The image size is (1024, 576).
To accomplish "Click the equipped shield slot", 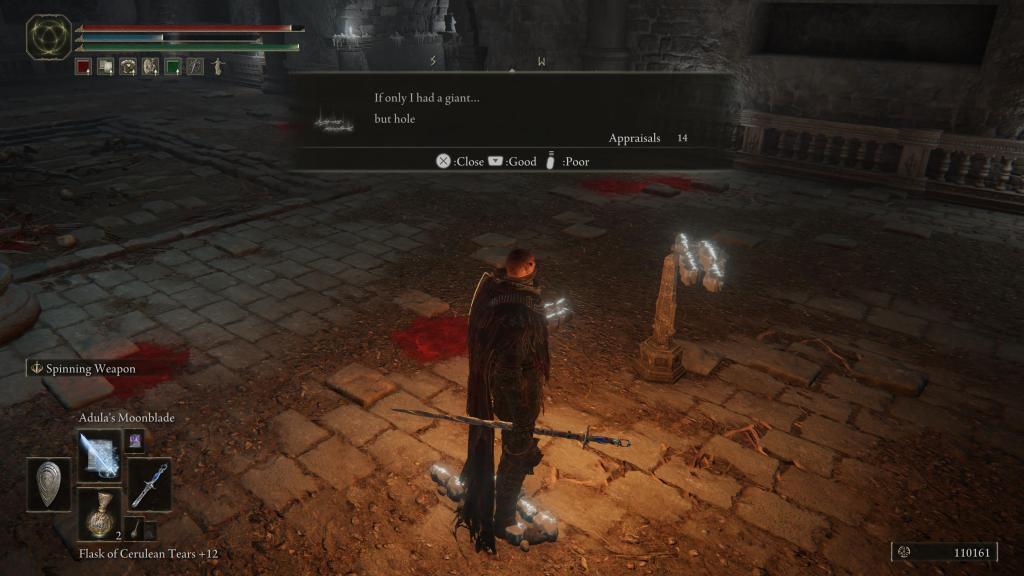I will [x=49, y=484].
